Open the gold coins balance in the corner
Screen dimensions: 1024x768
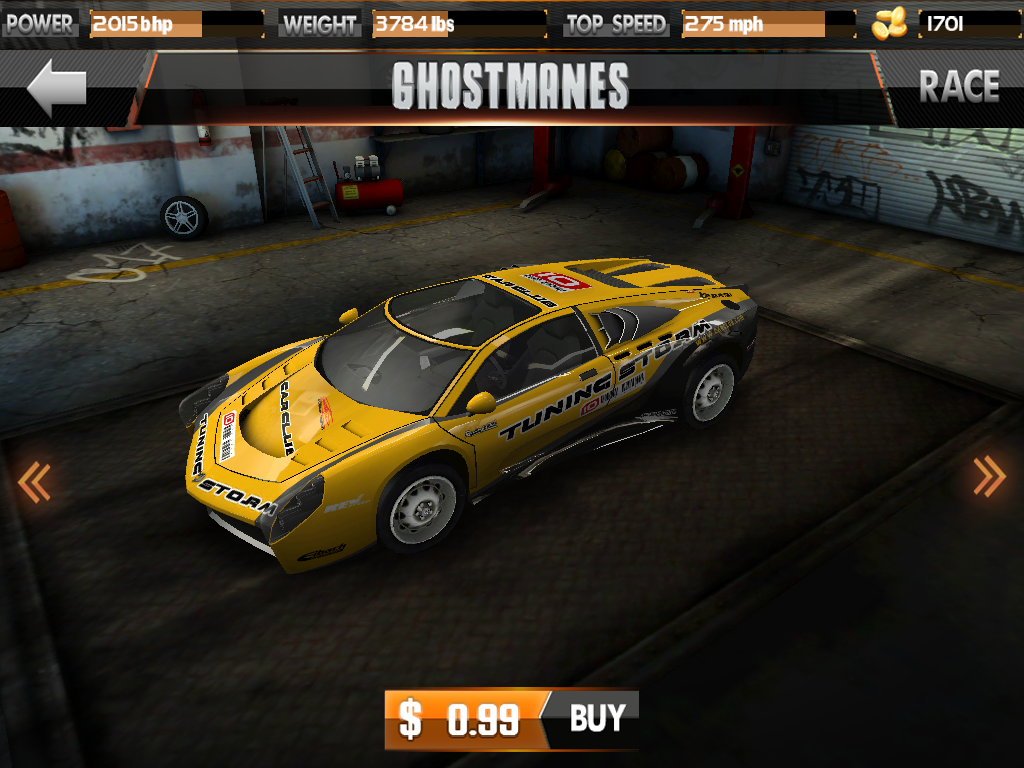click(x=942, y=24)
